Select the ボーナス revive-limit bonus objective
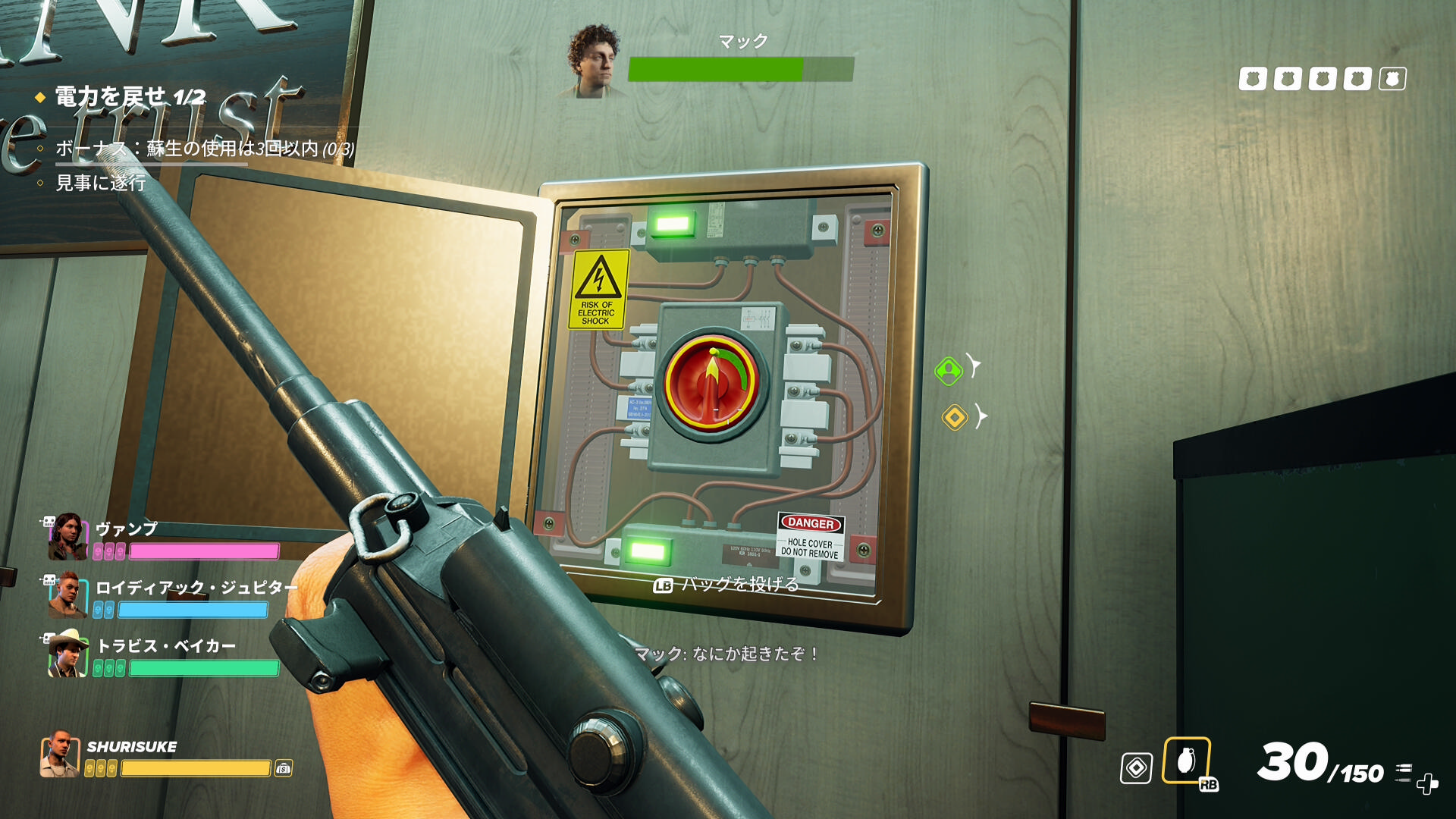This screenshot has width=1456, height=819. [205, 149]
